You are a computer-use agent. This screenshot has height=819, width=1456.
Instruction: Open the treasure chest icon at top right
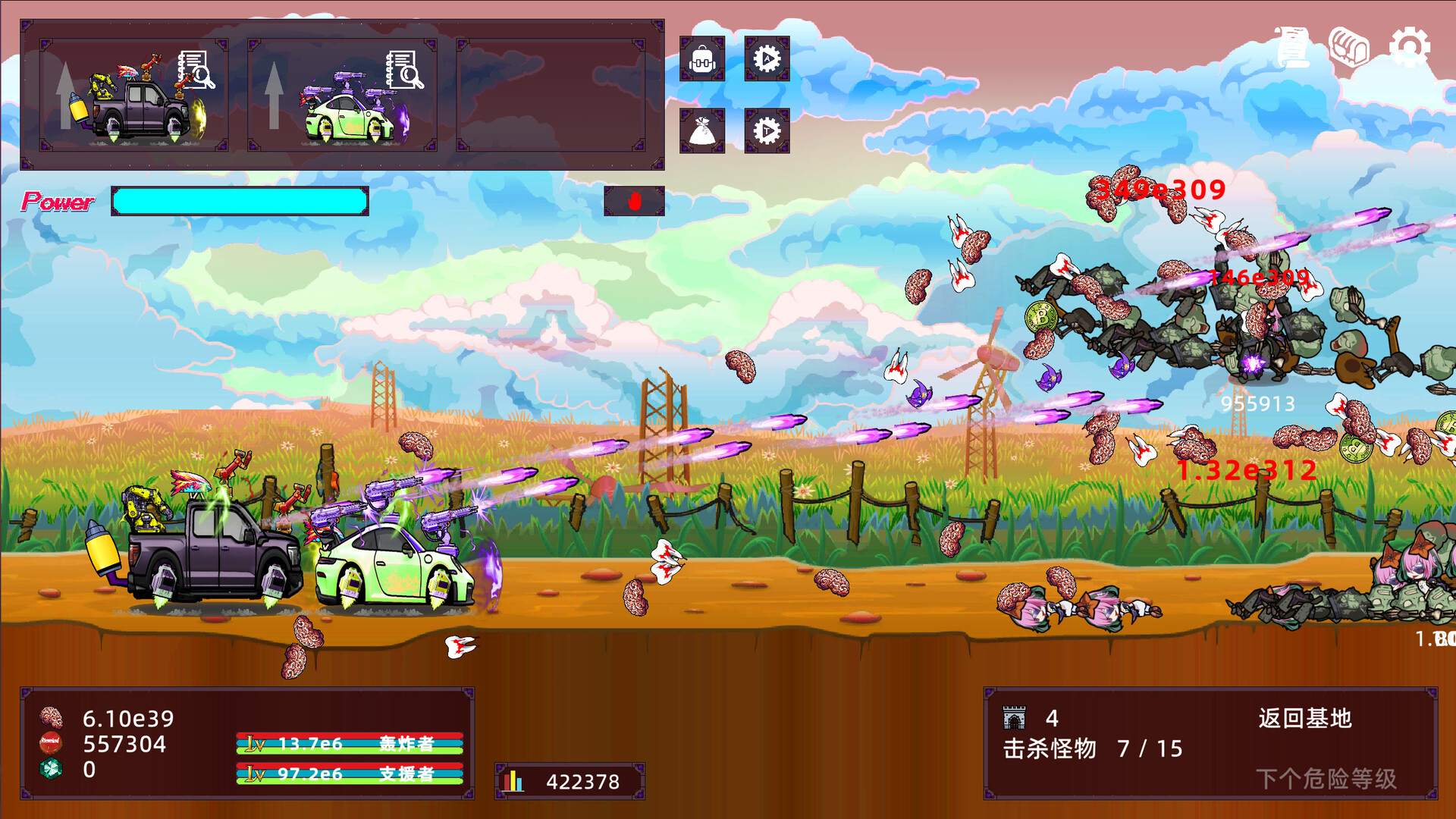coord(1349,45)
